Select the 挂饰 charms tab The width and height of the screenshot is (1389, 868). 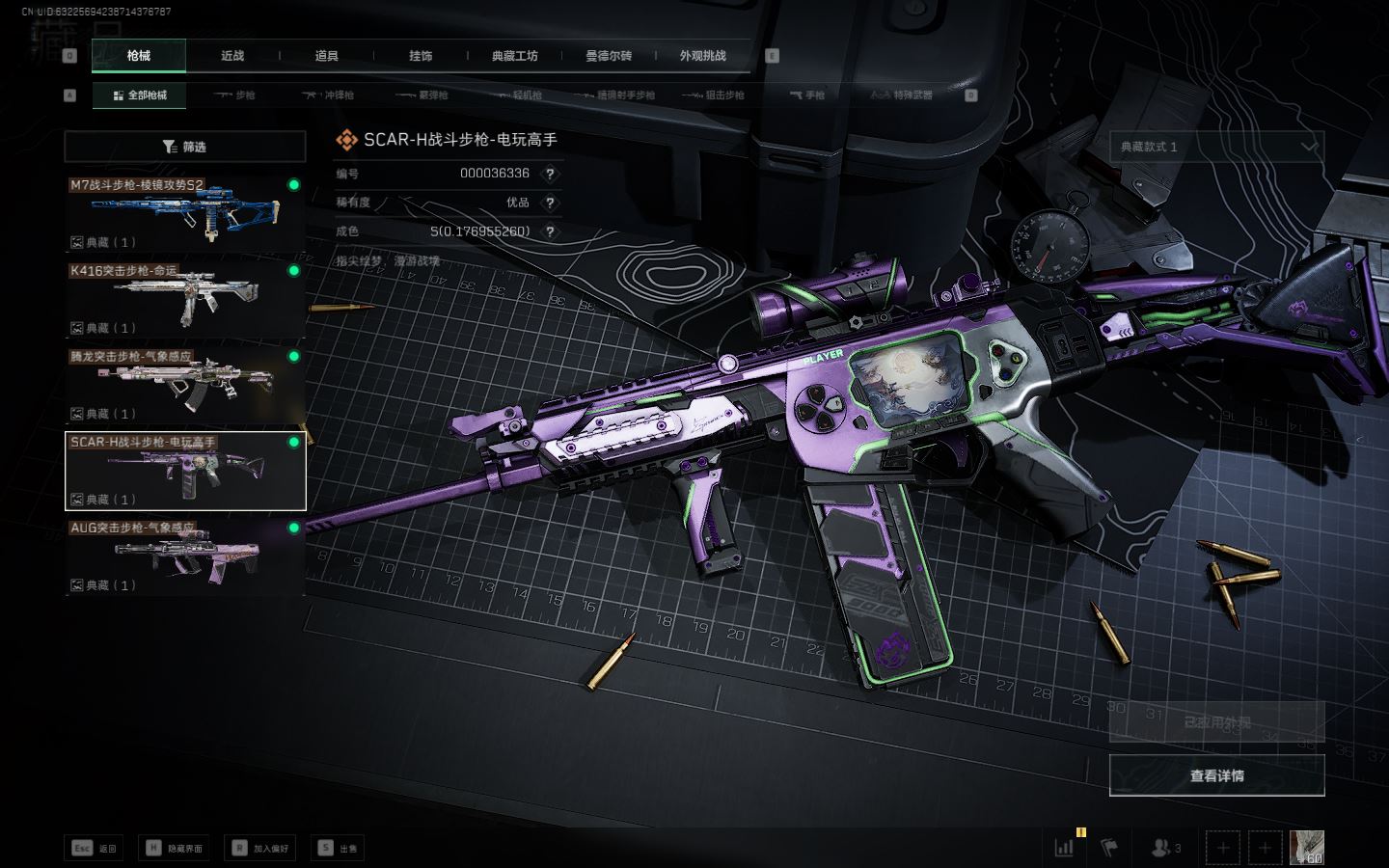point(421,56)
